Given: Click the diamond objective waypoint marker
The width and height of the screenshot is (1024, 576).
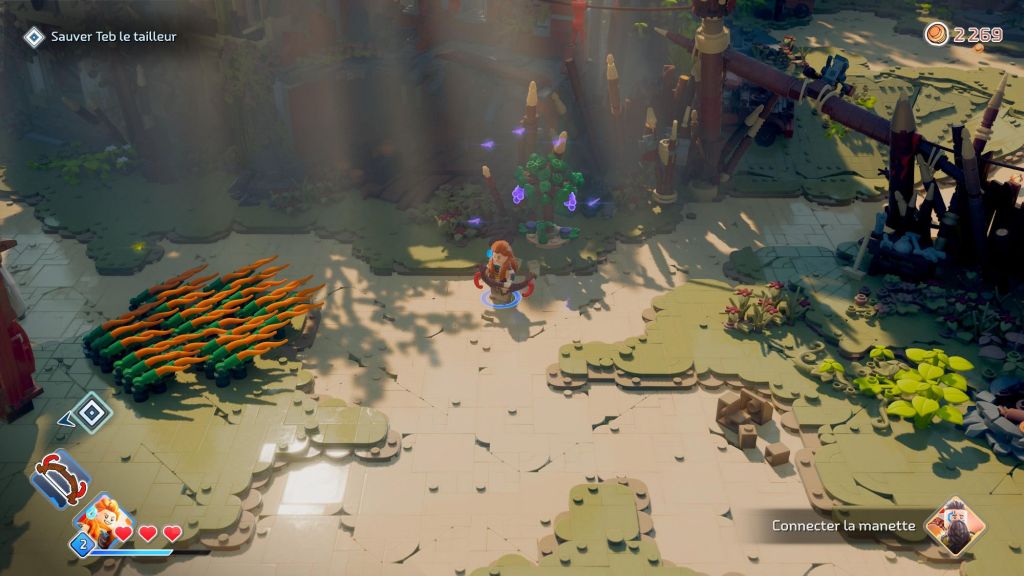Looking at the screenshot, I should (x=91, y=412).
